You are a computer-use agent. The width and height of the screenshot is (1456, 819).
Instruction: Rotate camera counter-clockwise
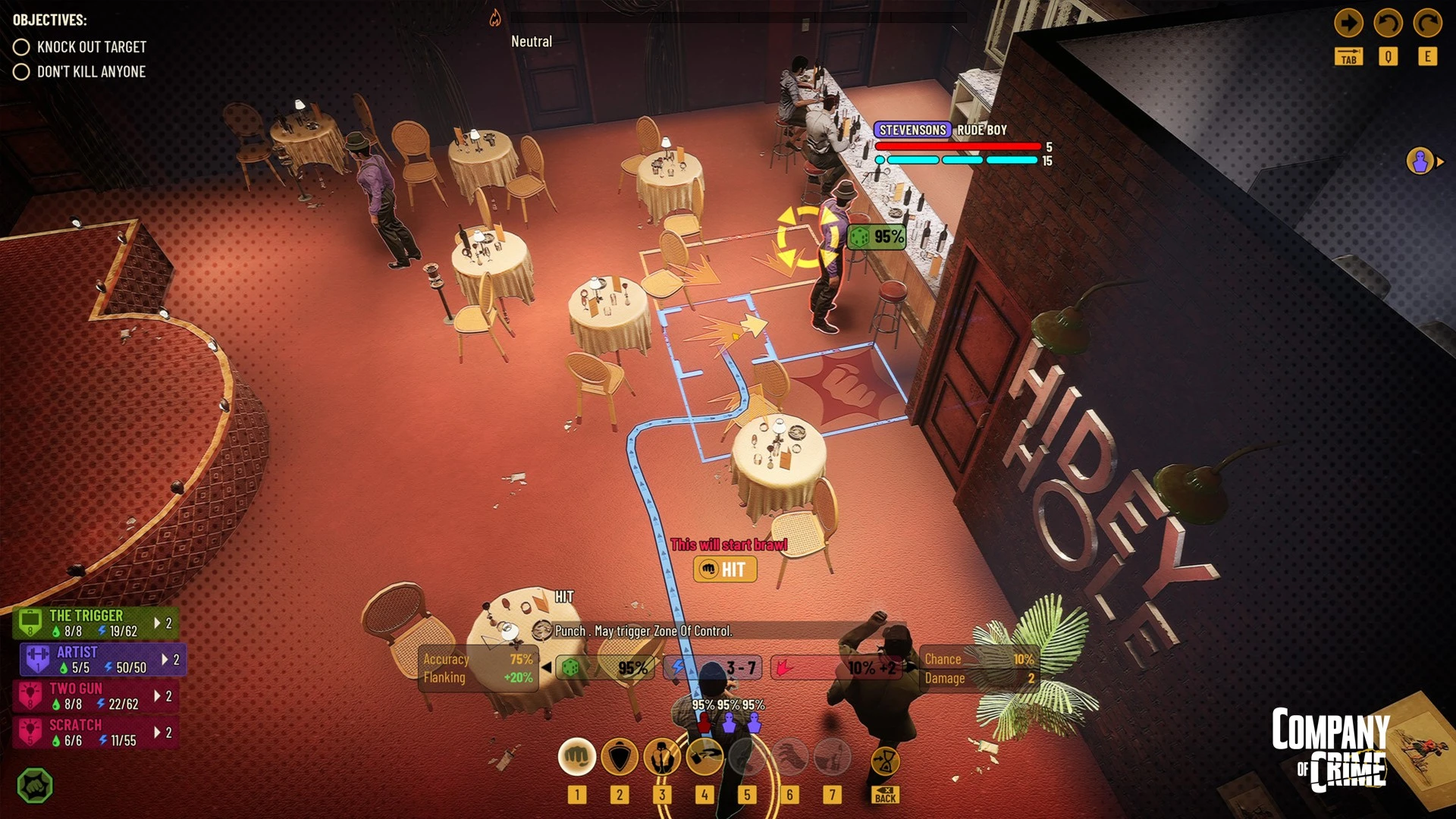coord(1388,24)
